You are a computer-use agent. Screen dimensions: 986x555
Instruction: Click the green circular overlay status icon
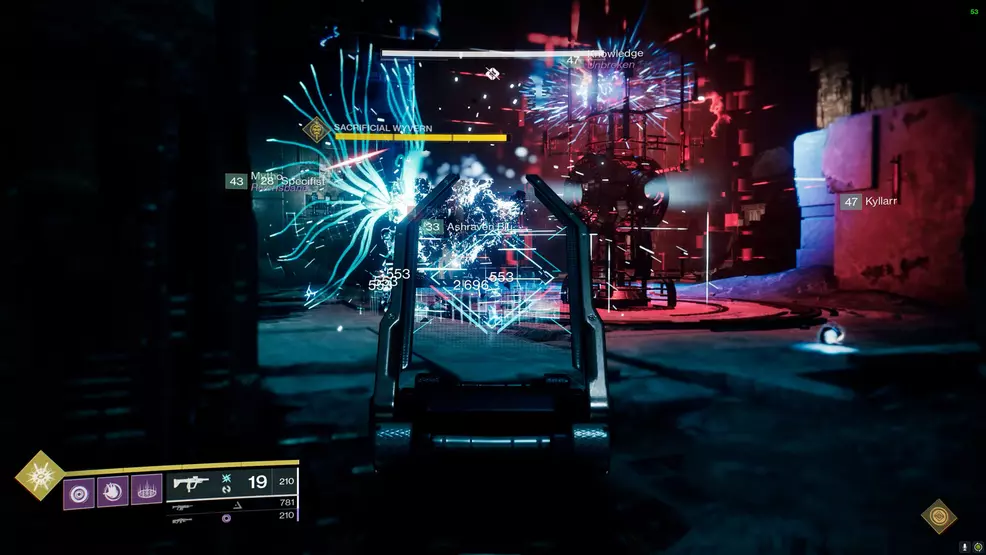pyautogui.click(x=977, y=547)
